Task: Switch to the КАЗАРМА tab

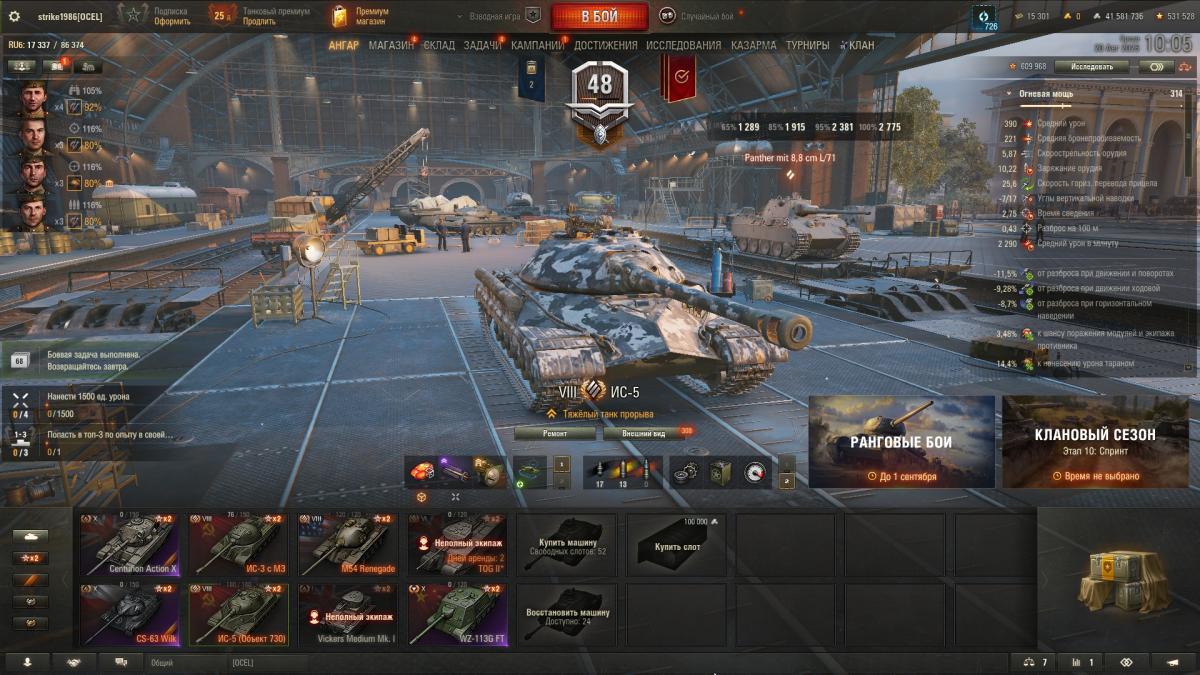Action: pyautogui.click(x=753, y=46)
